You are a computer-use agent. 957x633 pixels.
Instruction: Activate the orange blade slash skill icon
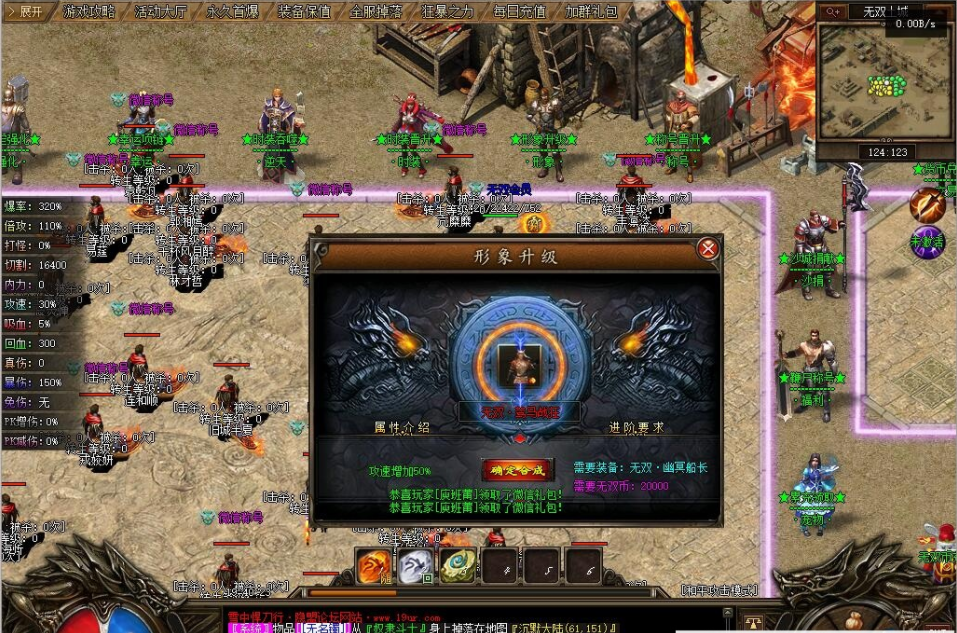coord(927,205)
